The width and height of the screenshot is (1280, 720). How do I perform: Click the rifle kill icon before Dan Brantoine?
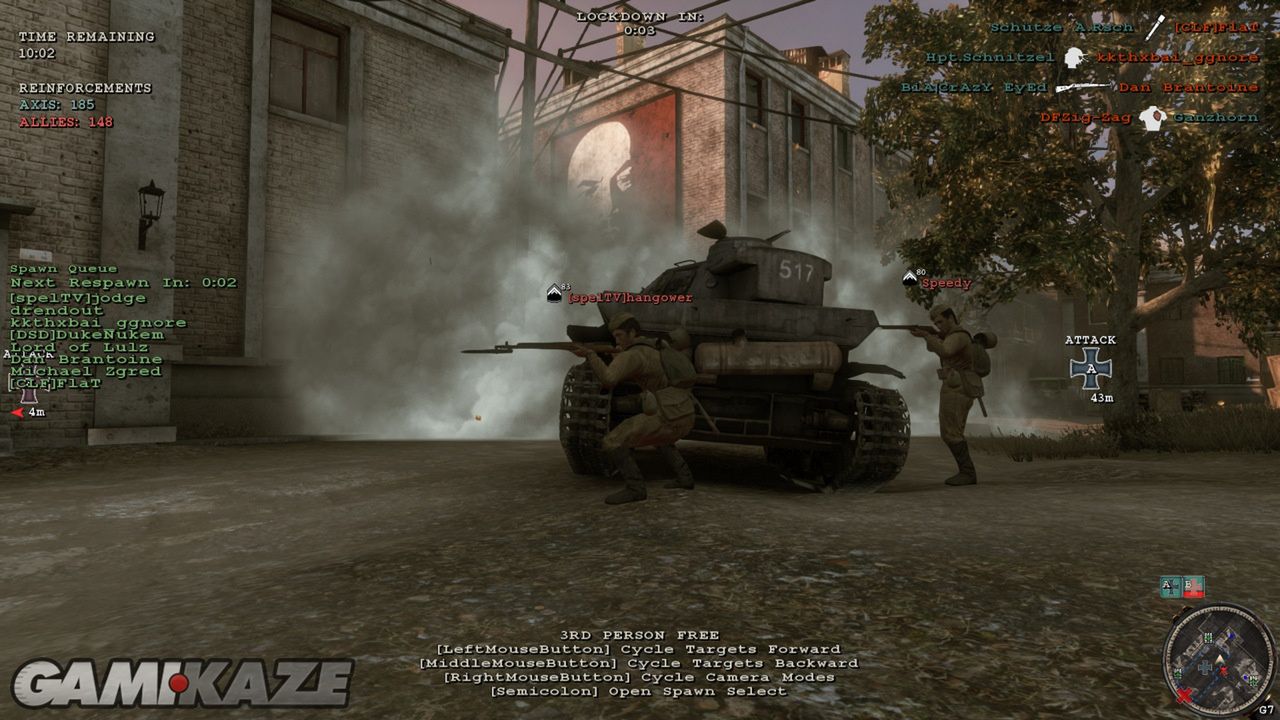coord(1083,87)
